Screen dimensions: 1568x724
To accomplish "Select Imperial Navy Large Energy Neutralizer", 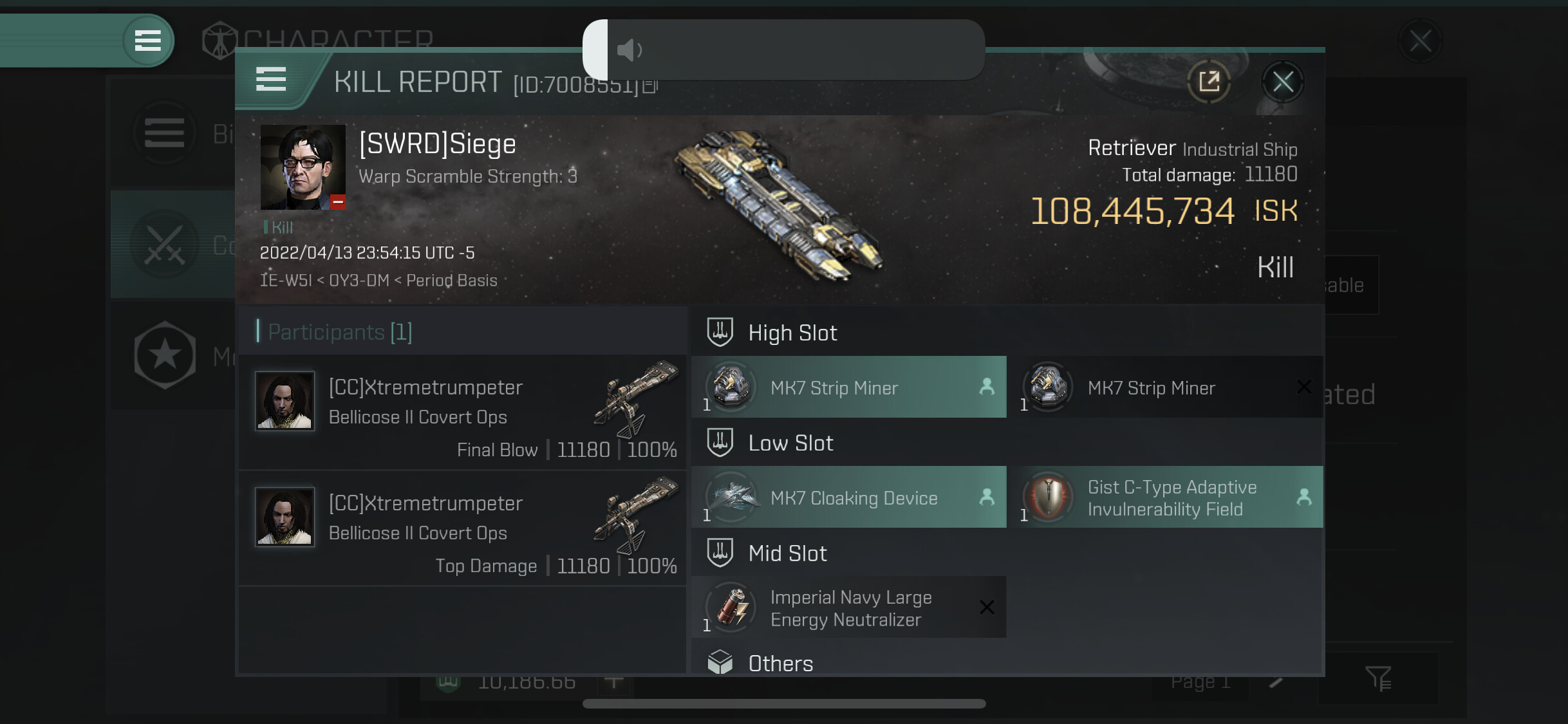I will (848, 608).
